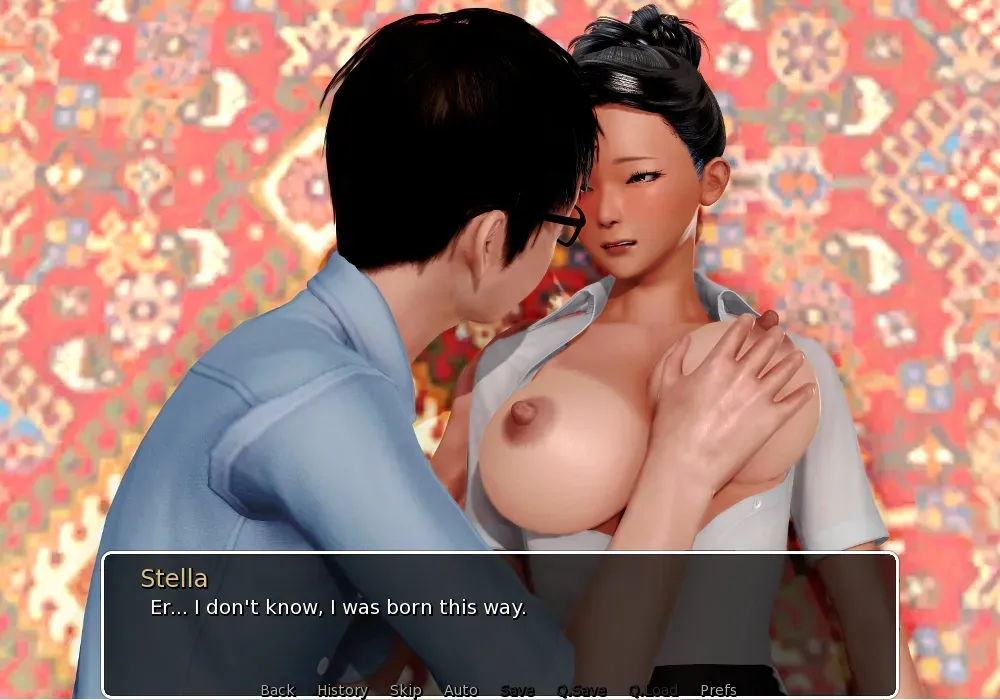The height and width of the screenshot is (700, 1000).
Task: Toggle Auto advance mode
Action: tap(460, 690)
